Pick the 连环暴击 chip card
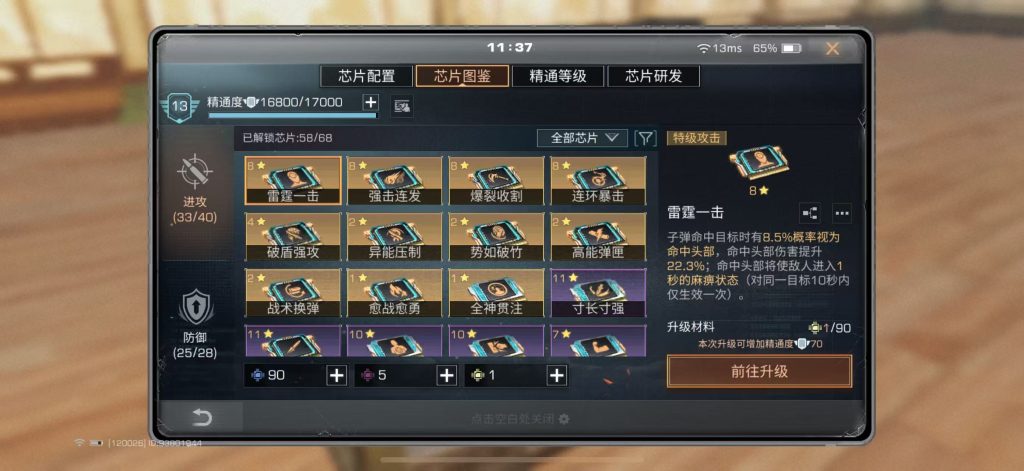 [598, 181]
